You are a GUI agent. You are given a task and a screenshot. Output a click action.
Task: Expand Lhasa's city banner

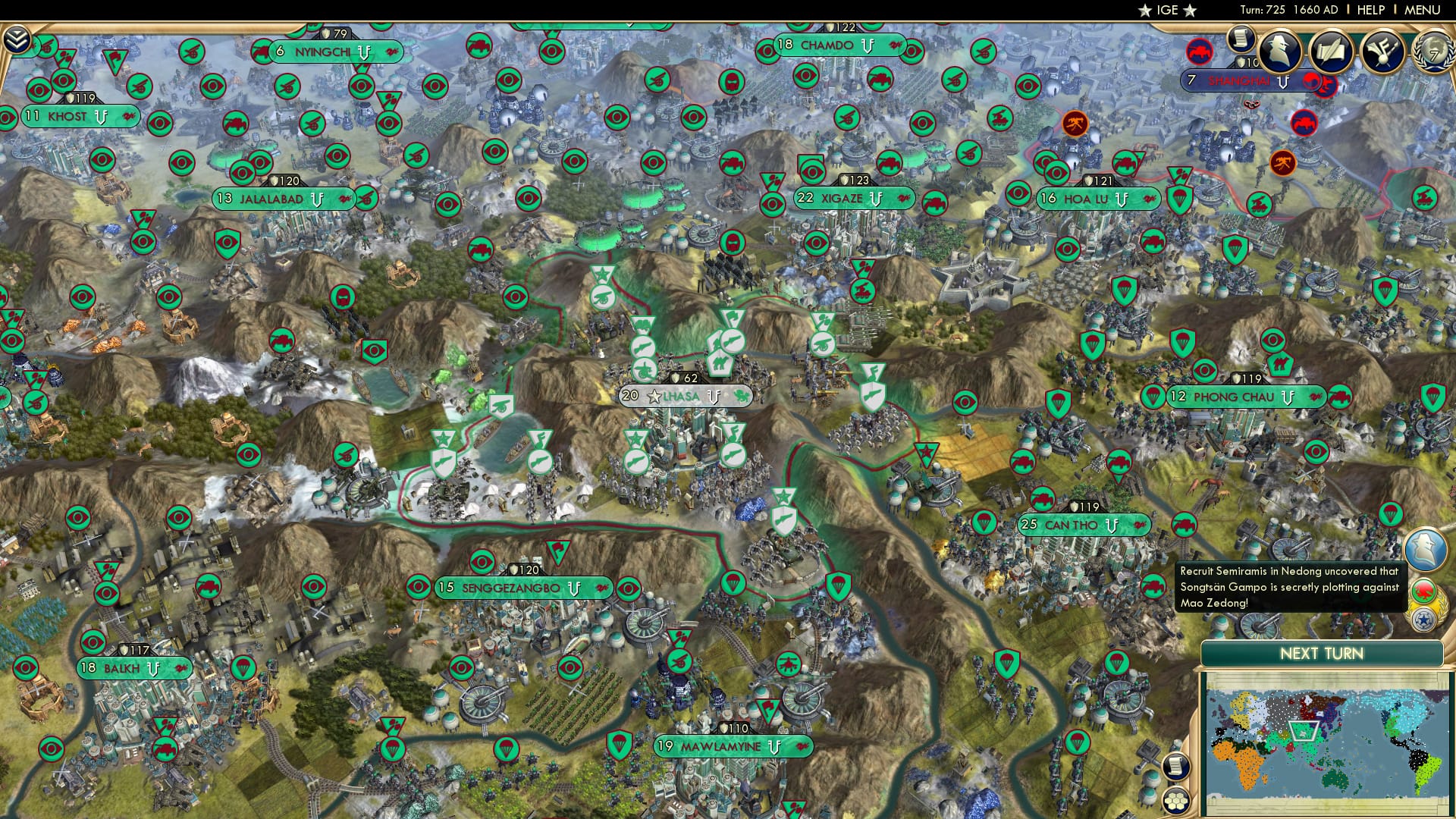pyautogui.click(x=681, y=396)
